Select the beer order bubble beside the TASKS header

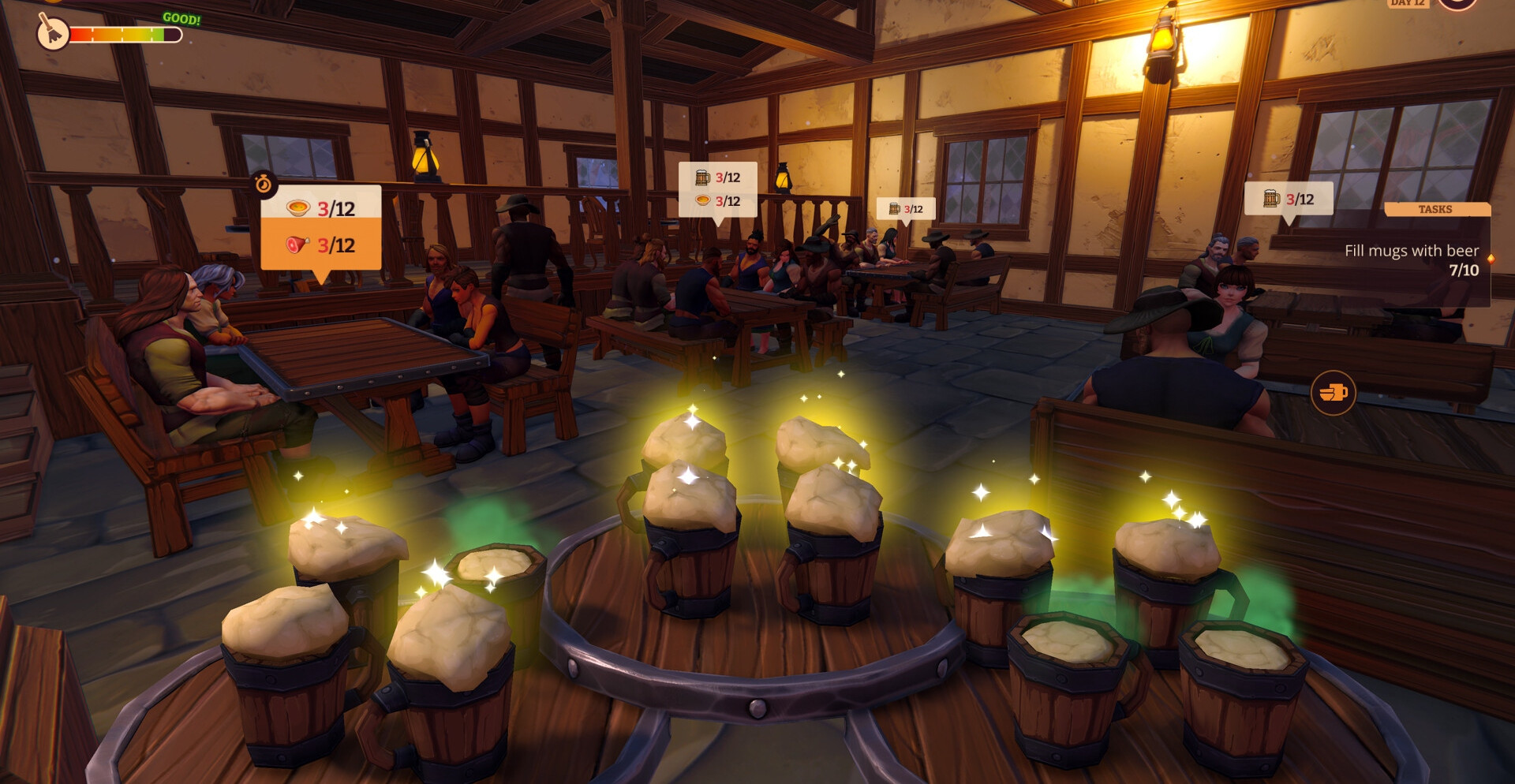point(1288,199)
